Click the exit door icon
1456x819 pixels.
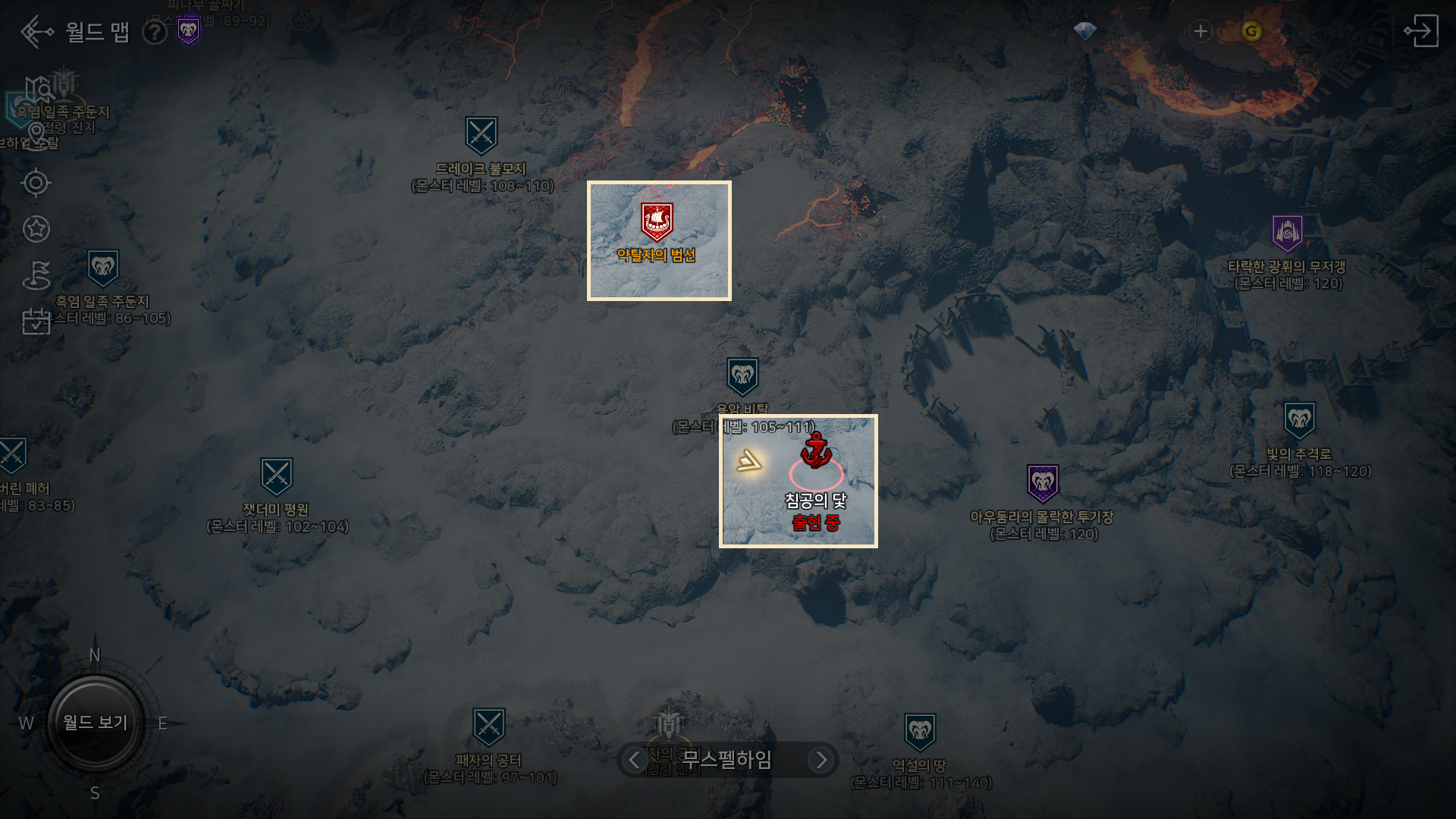pyautogui.click(x=1420, y=31)
